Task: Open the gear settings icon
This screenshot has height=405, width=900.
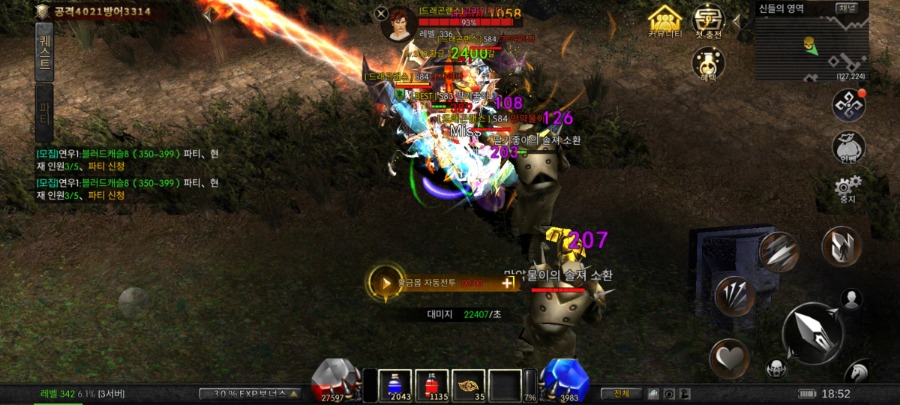Action: (x=848, y=187)
